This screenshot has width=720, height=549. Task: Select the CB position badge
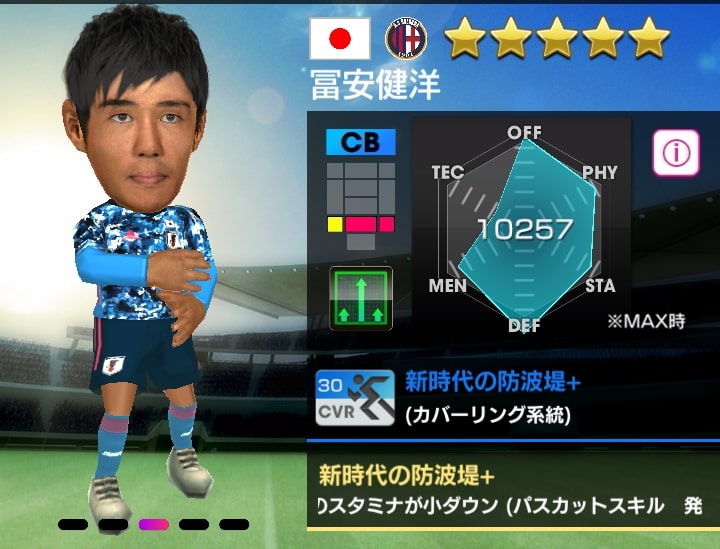coord(360,142)
